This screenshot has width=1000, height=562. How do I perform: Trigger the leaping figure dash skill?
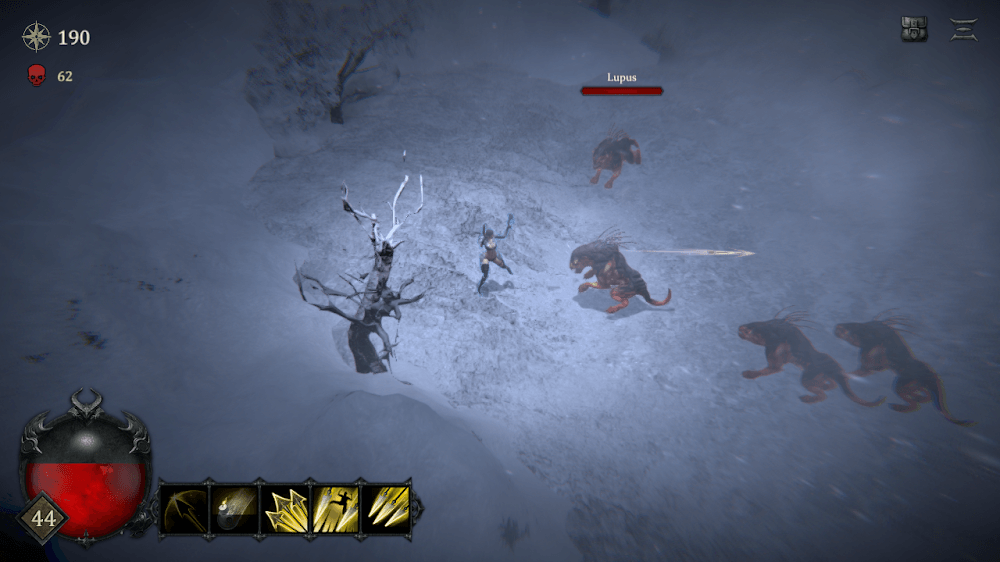pyautogui.click(x=336, y=508)
